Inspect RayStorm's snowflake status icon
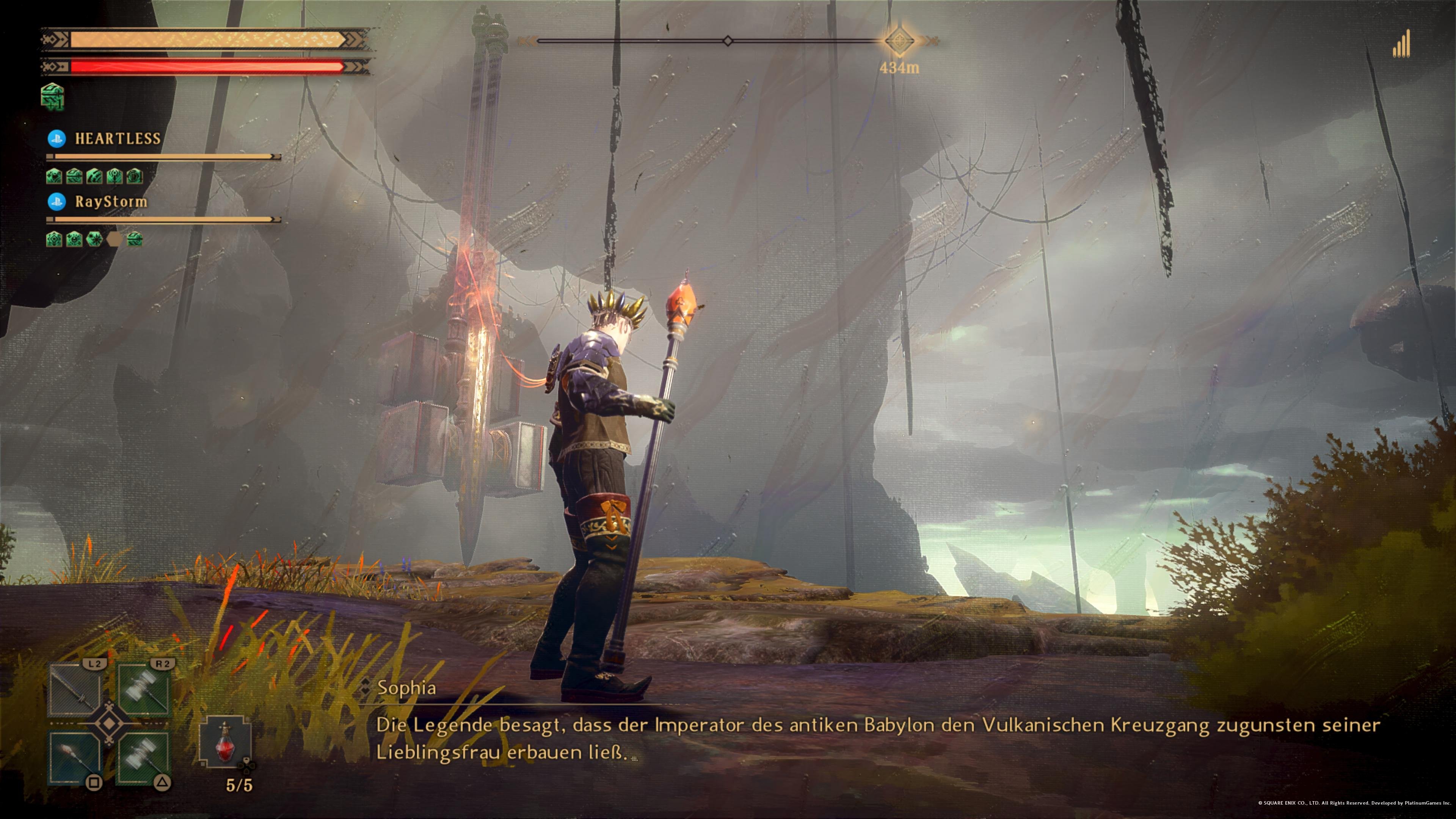1456x819 pixels. pos(94,239)
